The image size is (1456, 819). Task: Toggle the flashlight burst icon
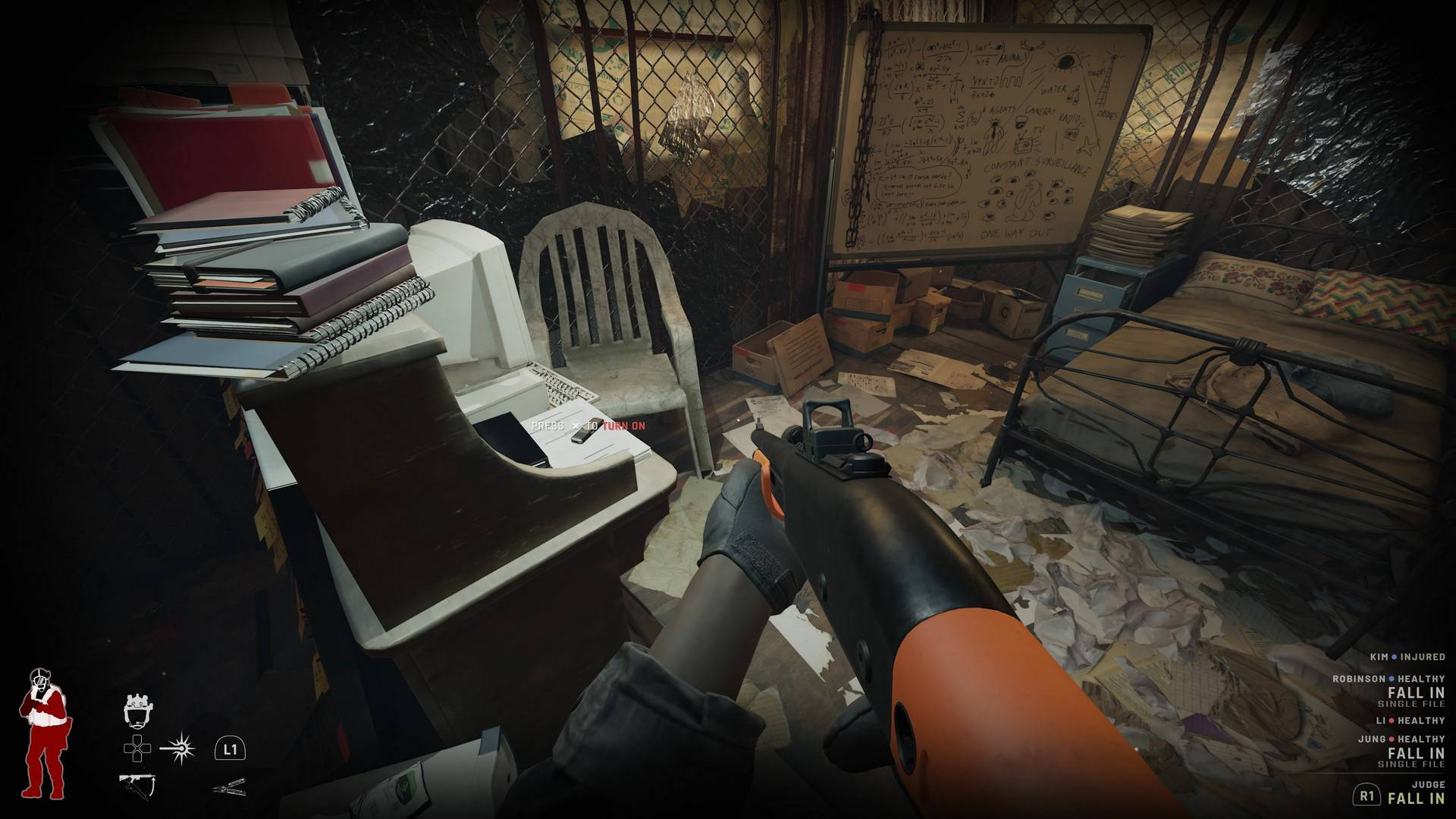click(x=179, y=749)
